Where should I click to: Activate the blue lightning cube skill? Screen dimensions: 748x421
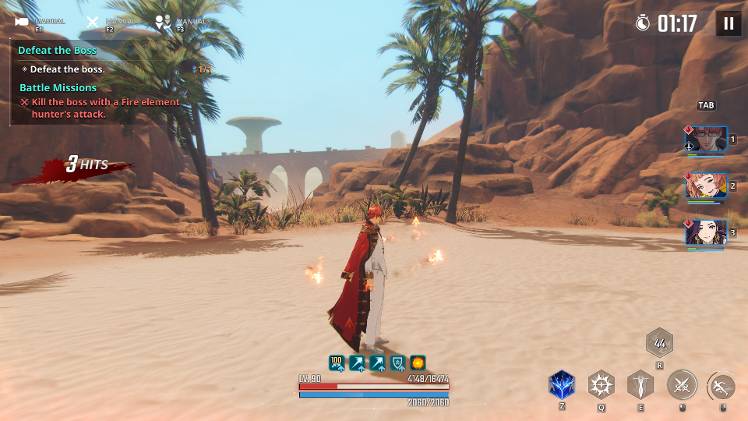click(562, 385)
